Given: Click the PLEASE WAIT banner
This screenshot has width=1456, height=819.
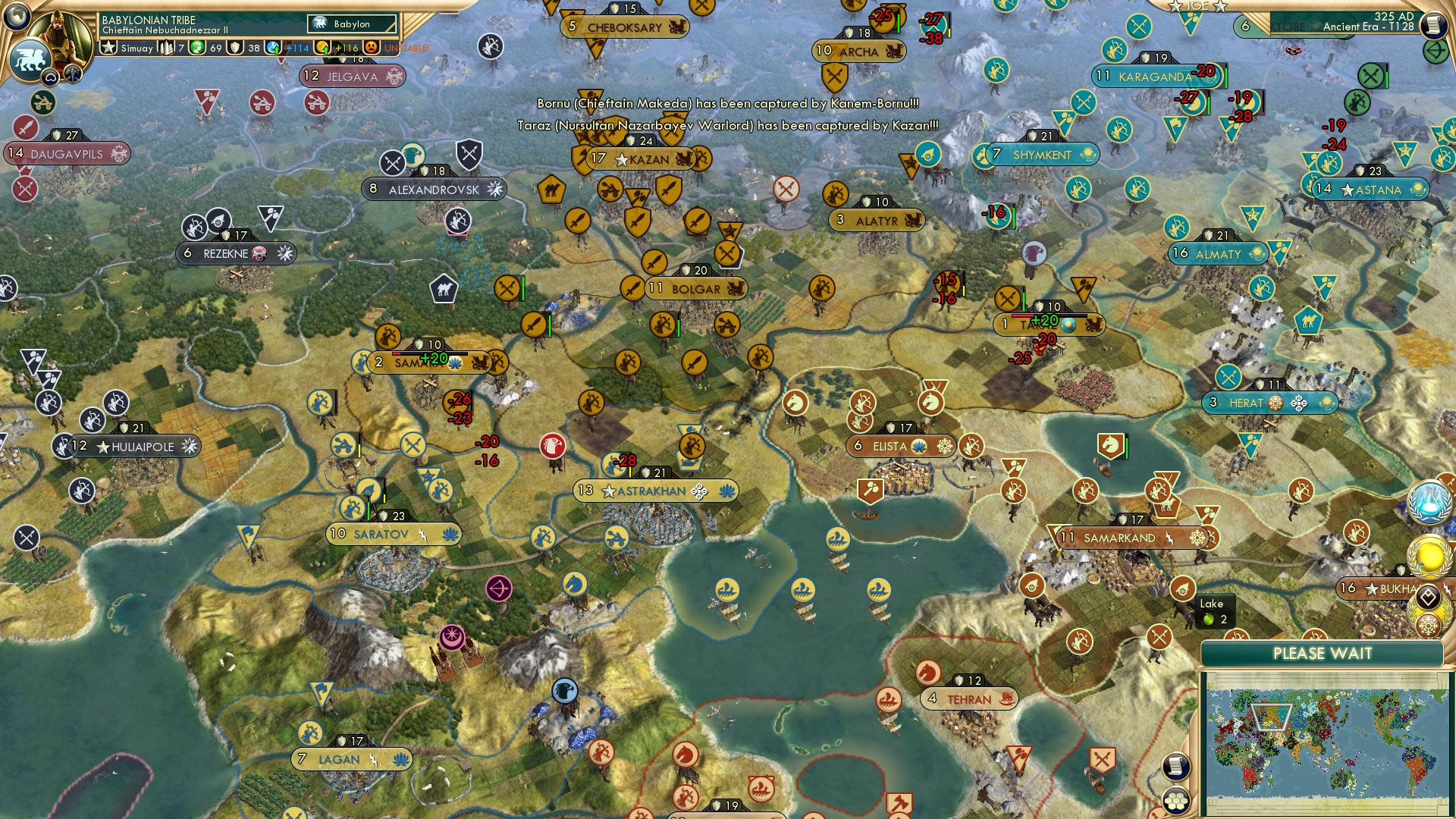Looking at the screenshot, I should click(1323, 653).
